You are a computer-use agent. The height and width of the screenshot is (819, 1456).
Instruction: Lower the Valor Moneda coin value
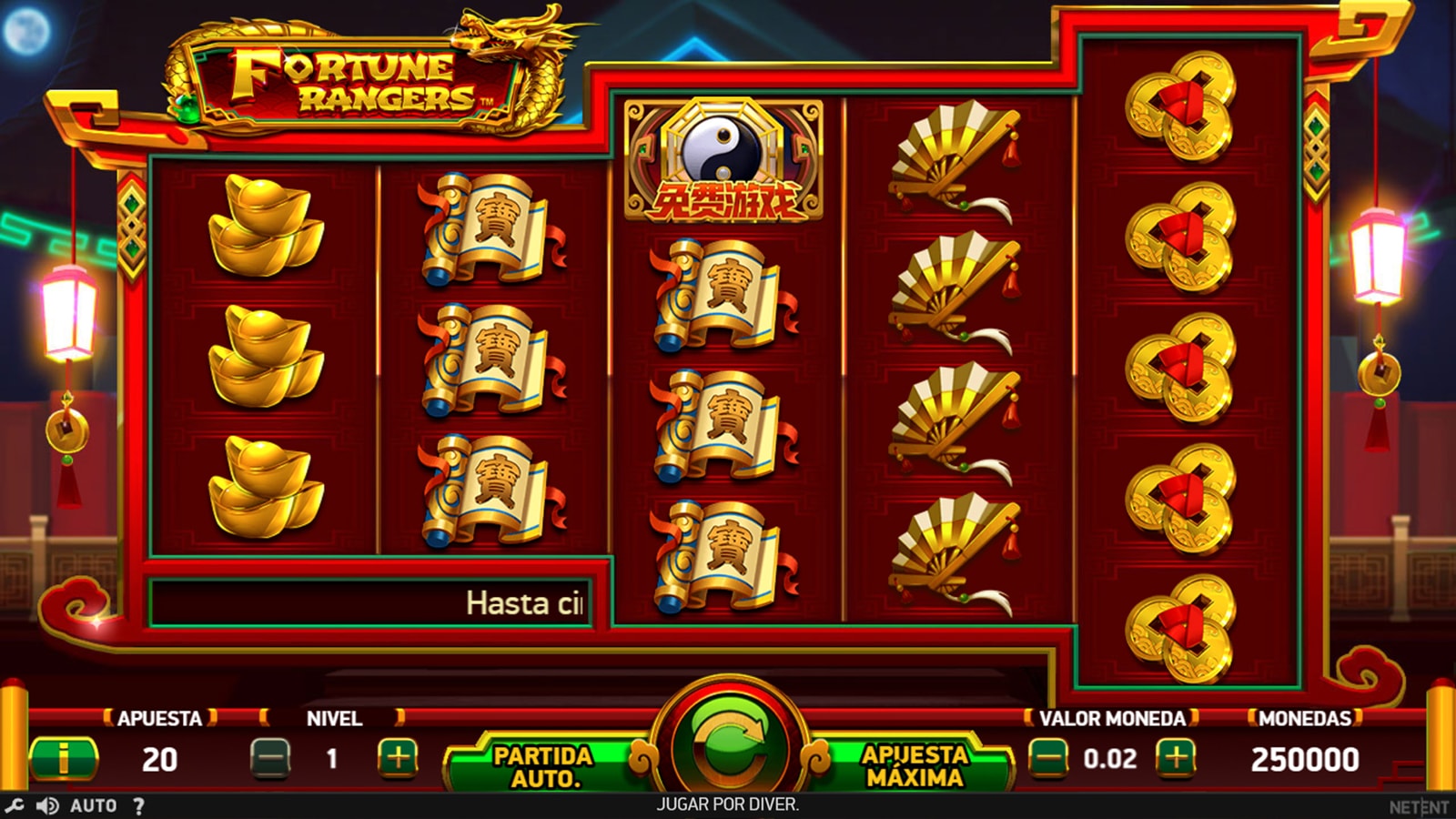click(1048, 758)
